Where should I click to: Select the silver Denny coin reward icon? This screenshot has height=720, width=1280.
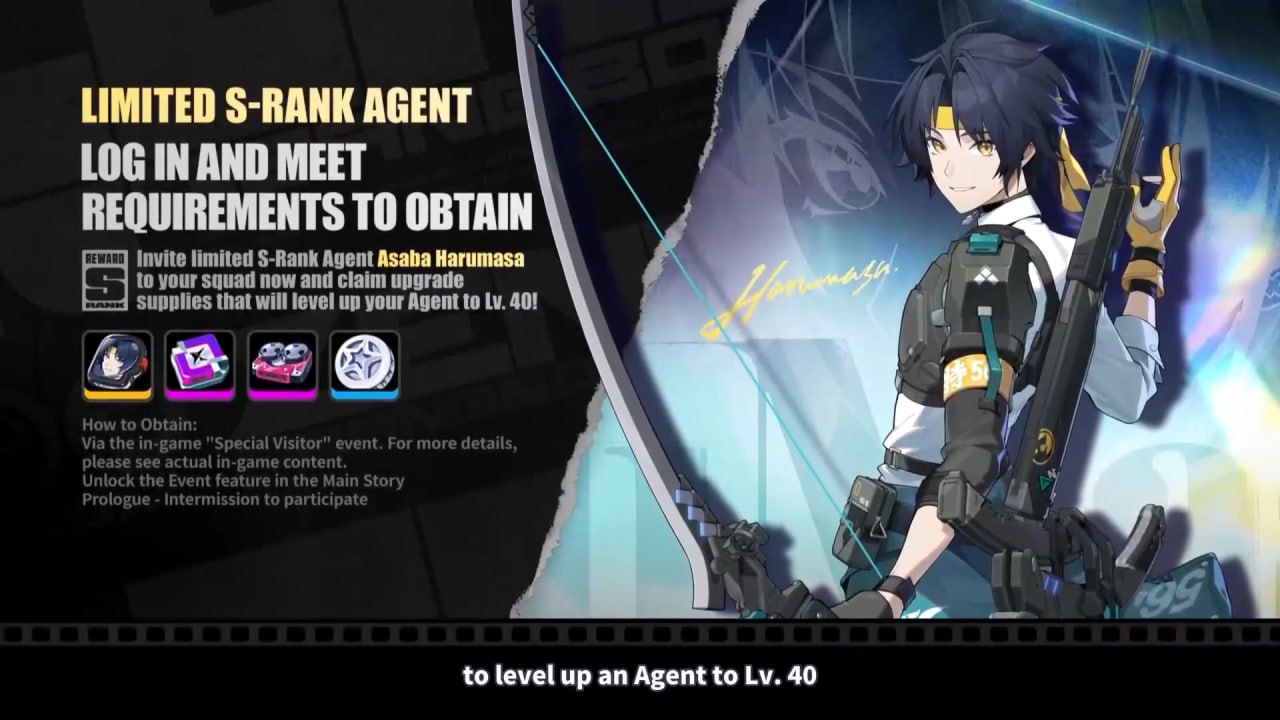click(364, 365)
